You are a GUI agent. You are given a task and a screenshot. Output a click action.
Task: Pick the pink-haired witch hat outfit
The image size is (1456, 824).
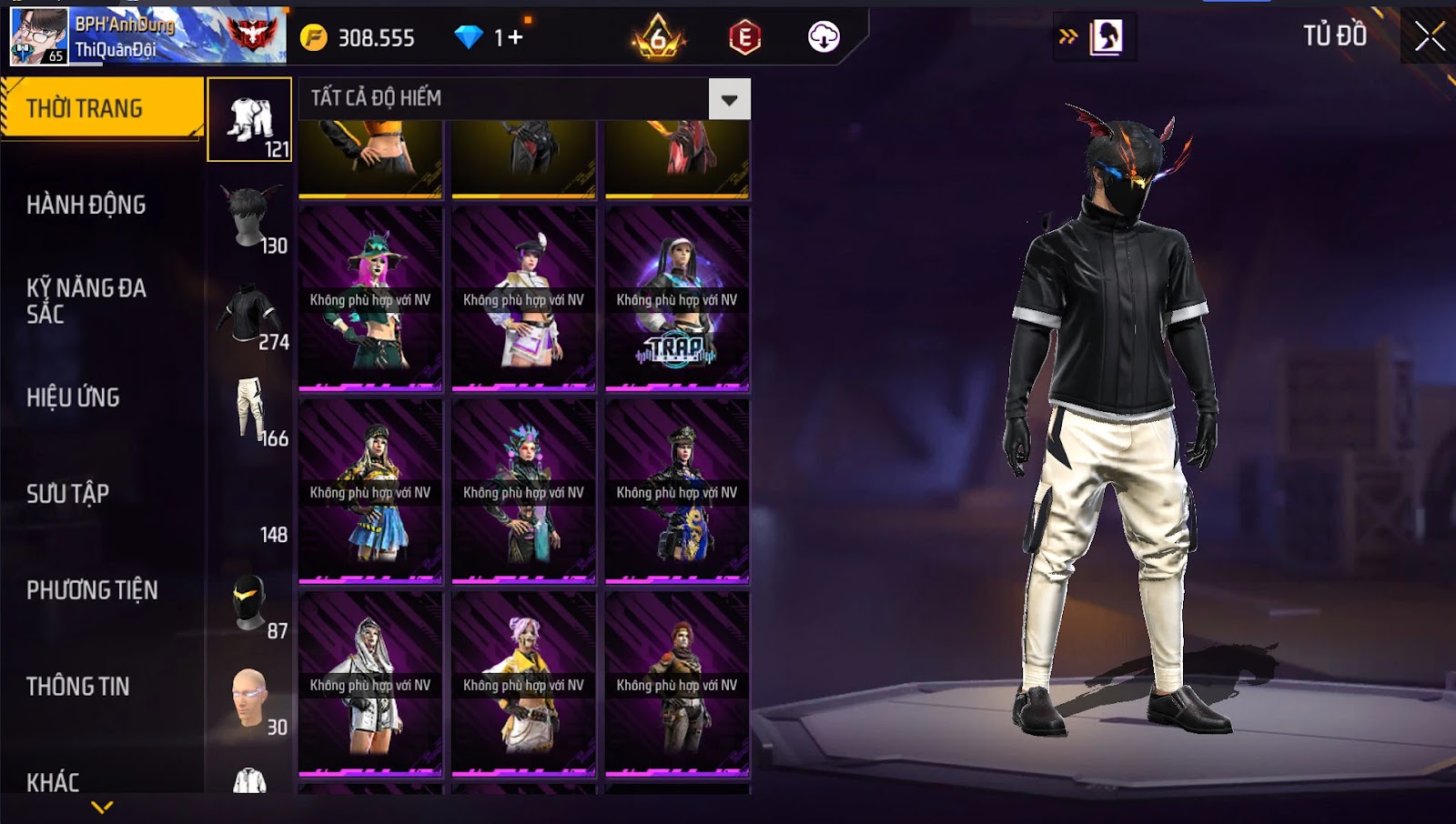pos(370,299)
